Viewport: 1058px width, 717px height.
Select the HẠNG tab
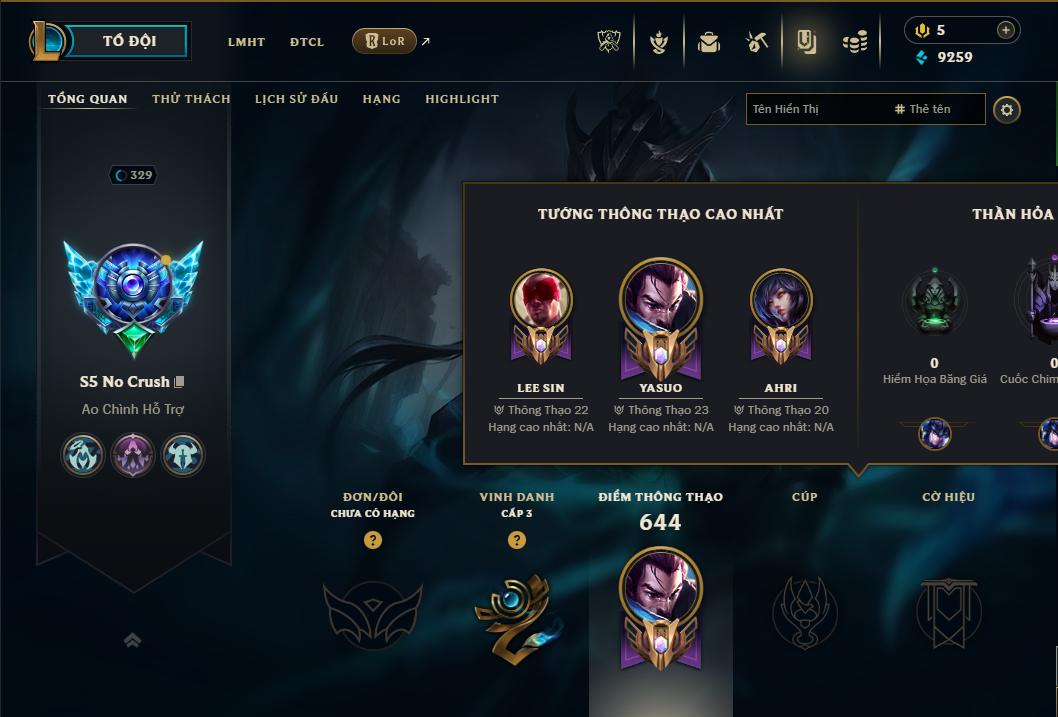coord(381,99)
